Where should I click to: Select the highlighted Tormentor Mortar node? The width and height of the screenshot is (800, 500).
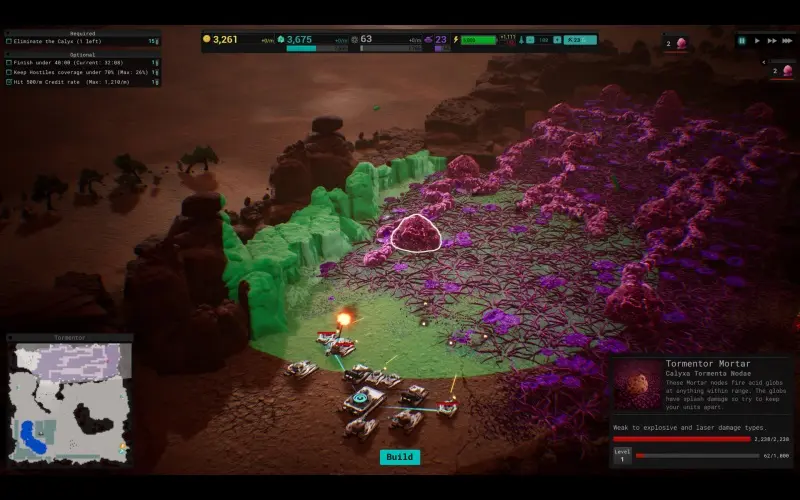click(417, 235)
